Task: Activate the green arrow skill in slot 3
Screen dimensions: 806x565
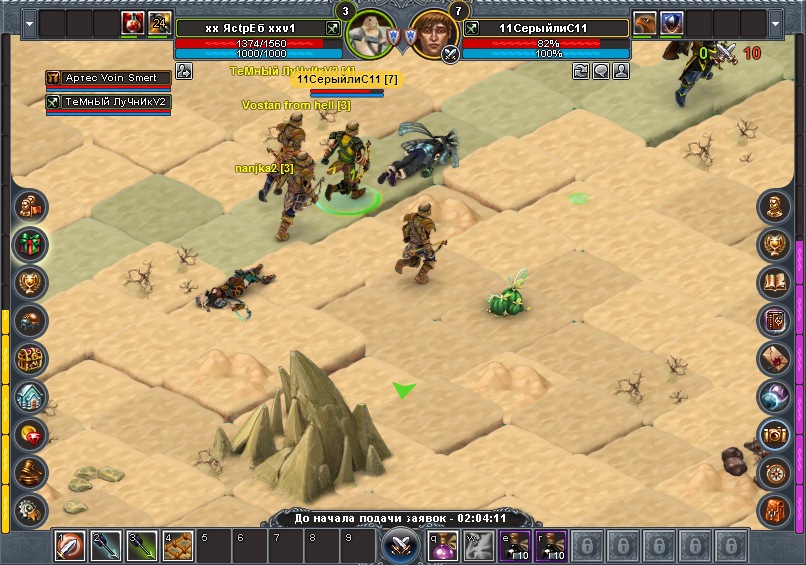Action: (141, 546)
